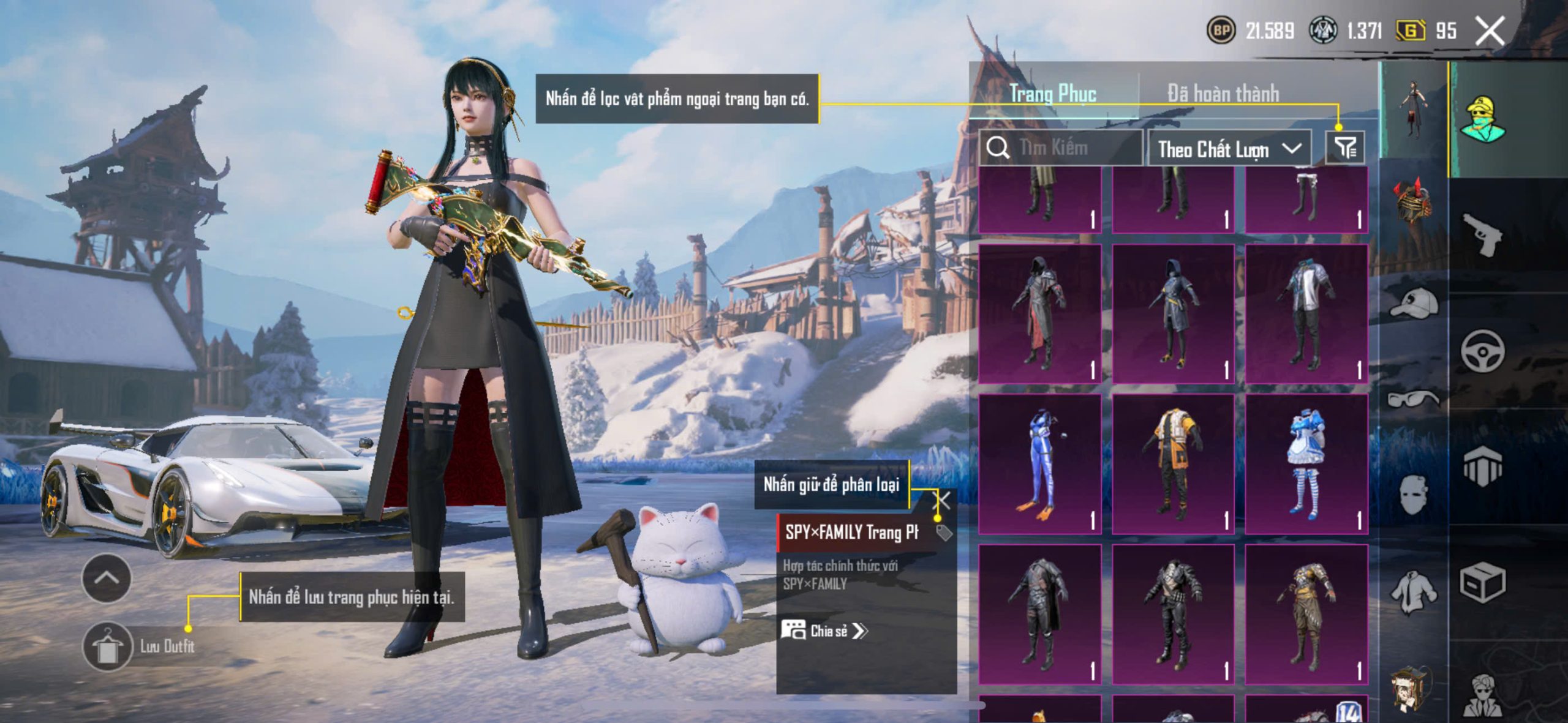Open the Theo Chất Lượng sort dropdown

click(1229, 149)
